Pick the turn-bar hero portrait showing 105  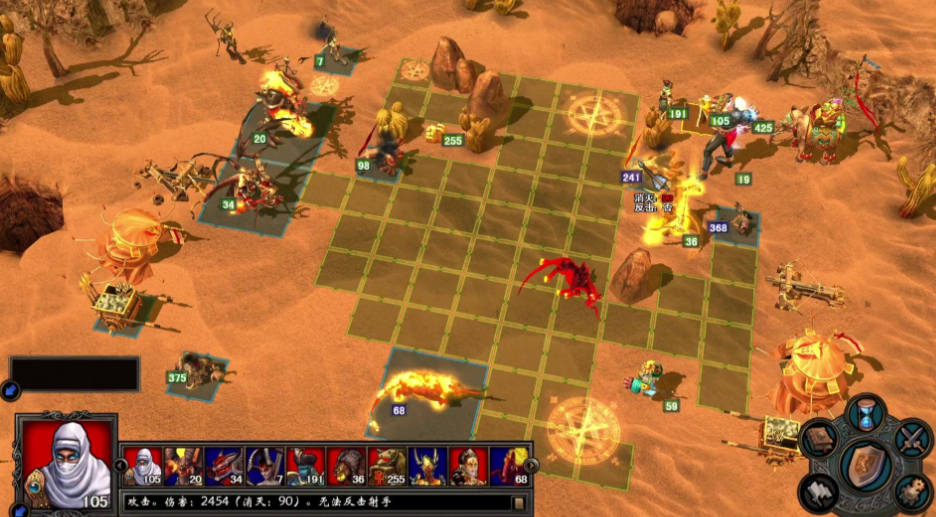(x=142, y=466)
